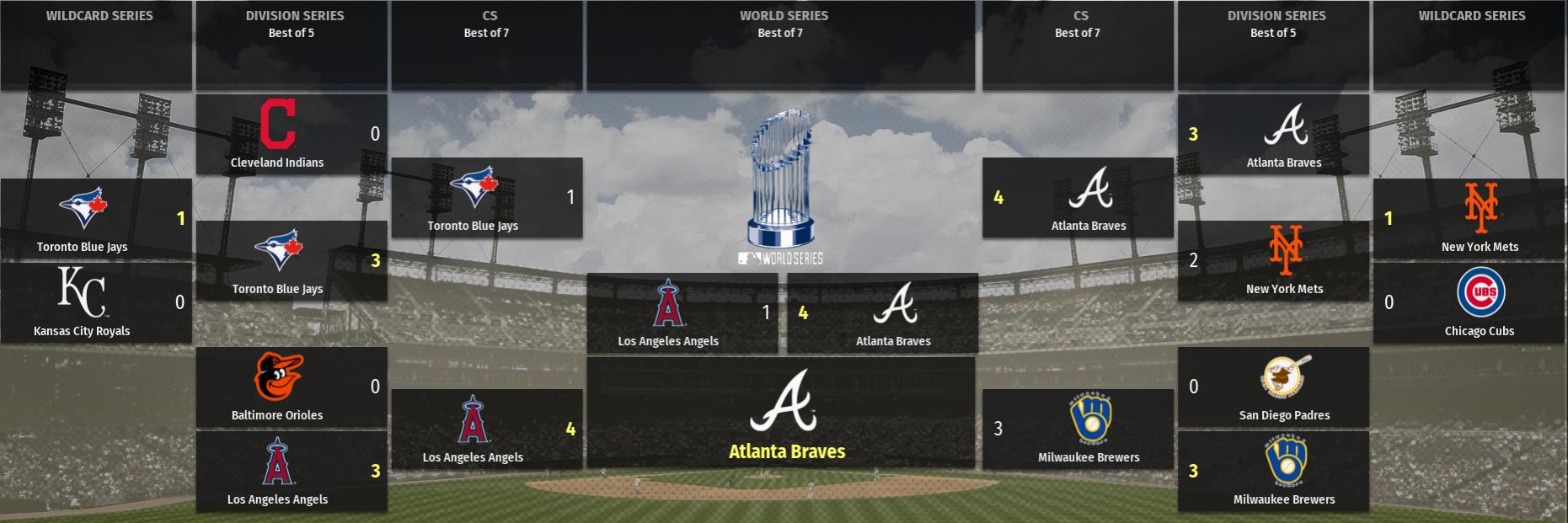
Task: Open the Kansas City Royals wildcard tile
Action: point(96,303)
